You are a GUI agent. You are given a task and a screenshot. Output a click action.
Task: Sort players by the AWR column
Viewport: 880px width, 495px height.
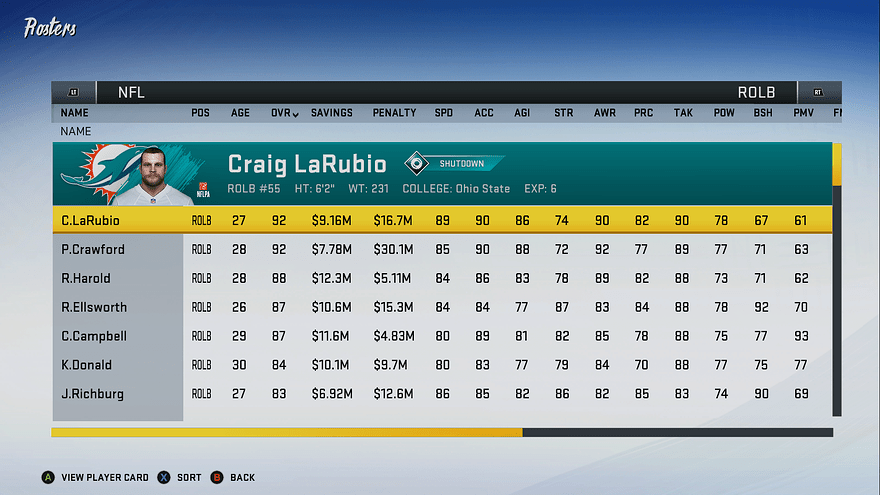click(604, 113)
